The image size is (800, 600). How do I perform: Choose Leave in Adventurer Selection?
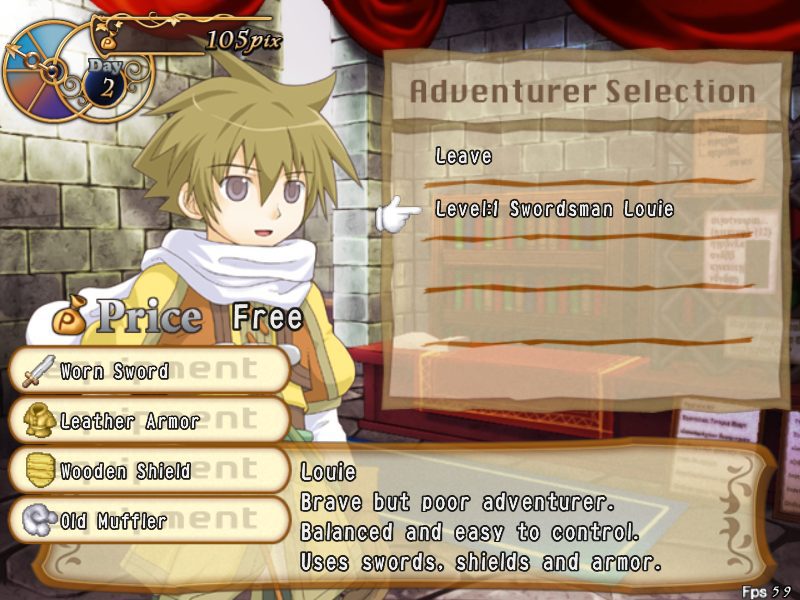click(x=464, y=157)
